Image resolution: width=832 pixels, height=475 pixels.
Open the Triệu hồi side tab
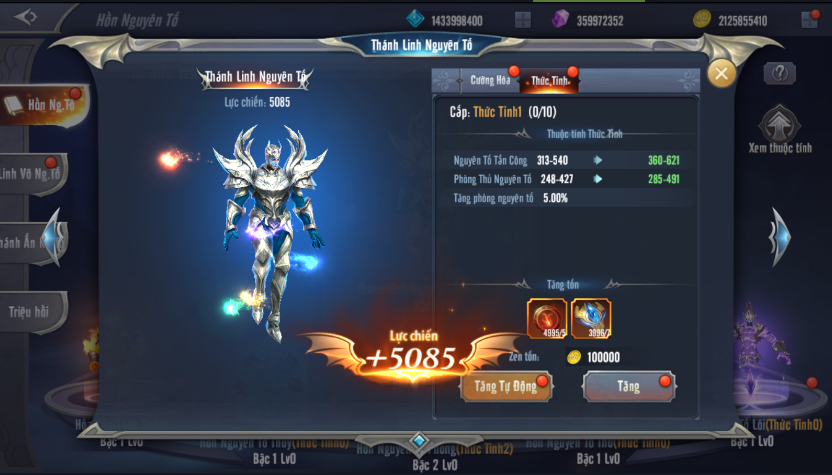32,309
